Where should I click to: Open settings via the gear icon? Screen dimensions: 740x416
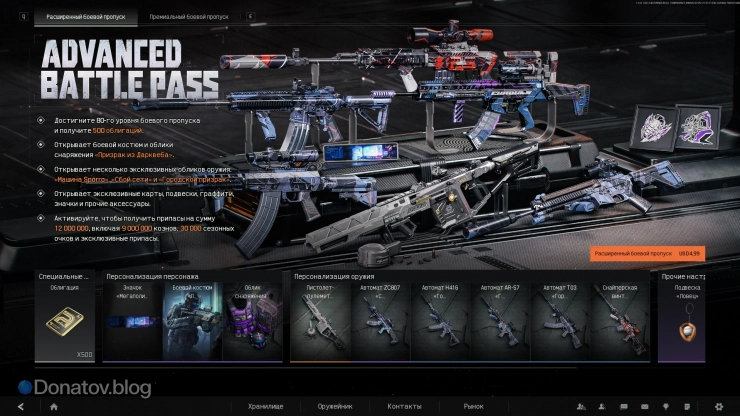(x=718, y=408)
